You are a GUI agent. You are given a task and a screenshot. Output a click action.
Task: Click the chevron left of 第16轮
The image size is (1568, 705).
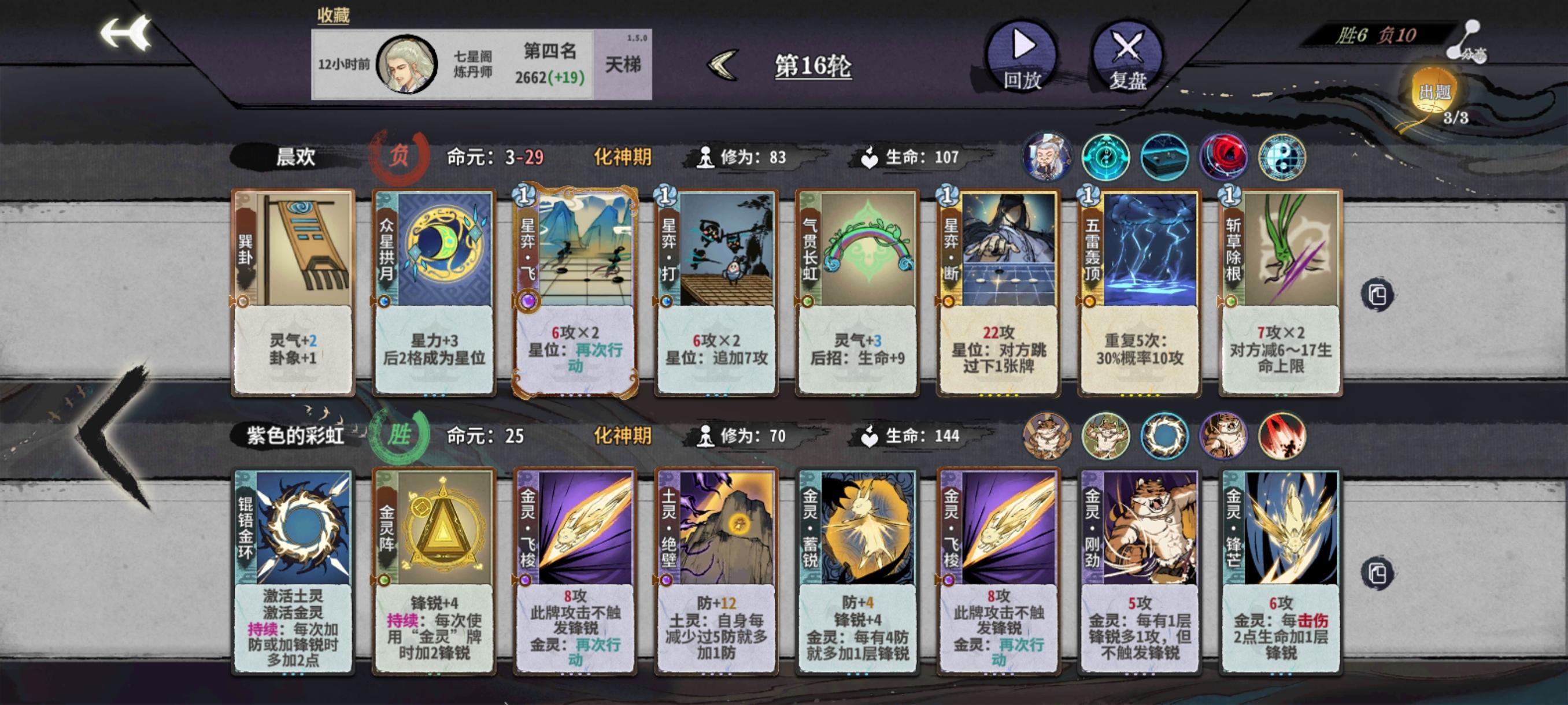(x=724, y=67)
